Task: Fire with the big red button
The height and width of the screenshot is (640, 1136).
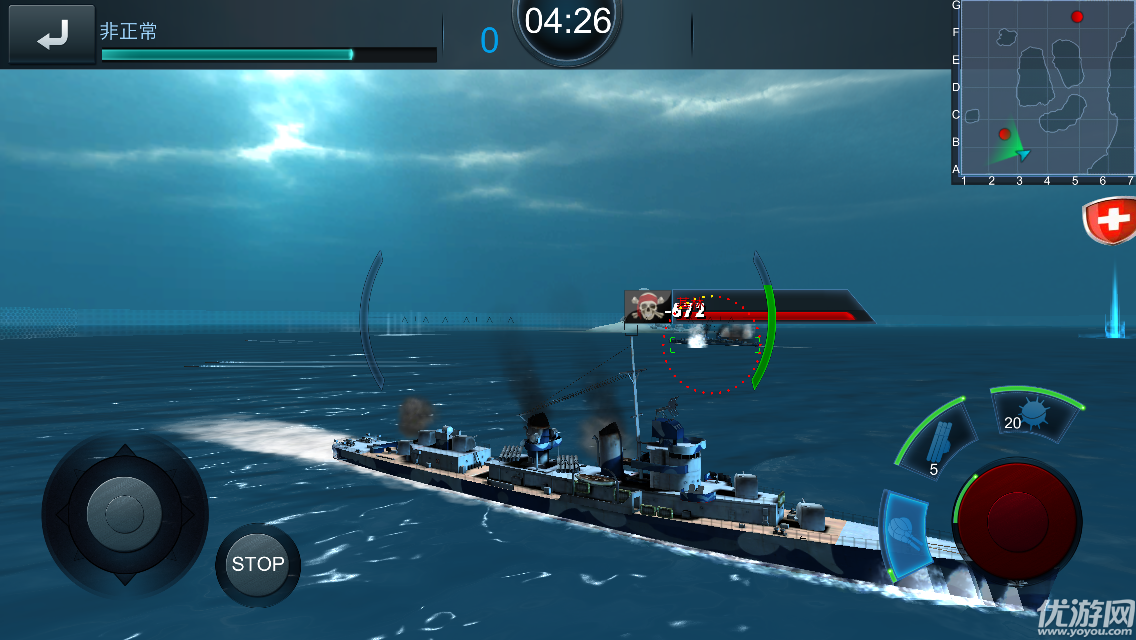Action: pyautogui.click(x=1017, y=519)
